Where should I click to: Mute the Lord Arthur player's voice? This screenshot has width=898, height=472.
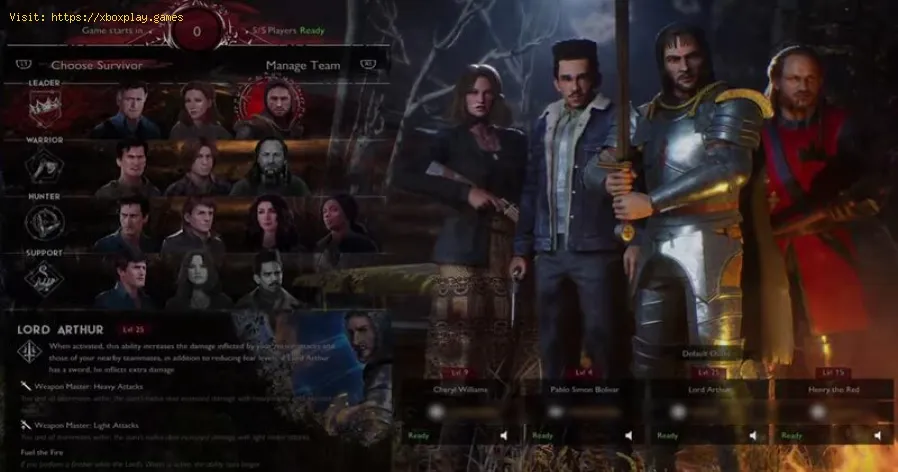pos(752,435)
